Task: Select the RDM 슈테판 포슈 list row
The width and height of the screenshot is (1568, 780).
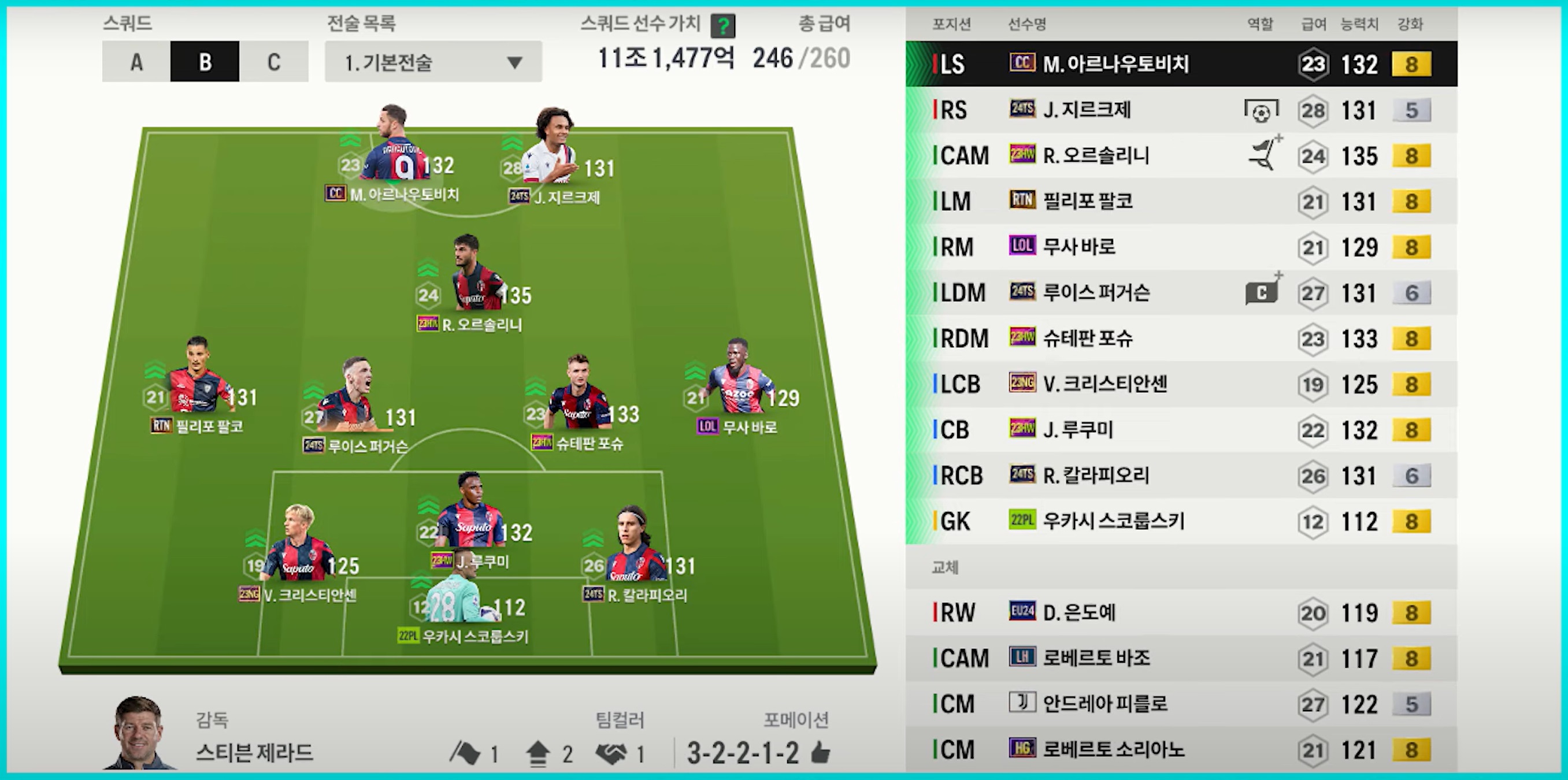Action: click(x=1181, y=338)
